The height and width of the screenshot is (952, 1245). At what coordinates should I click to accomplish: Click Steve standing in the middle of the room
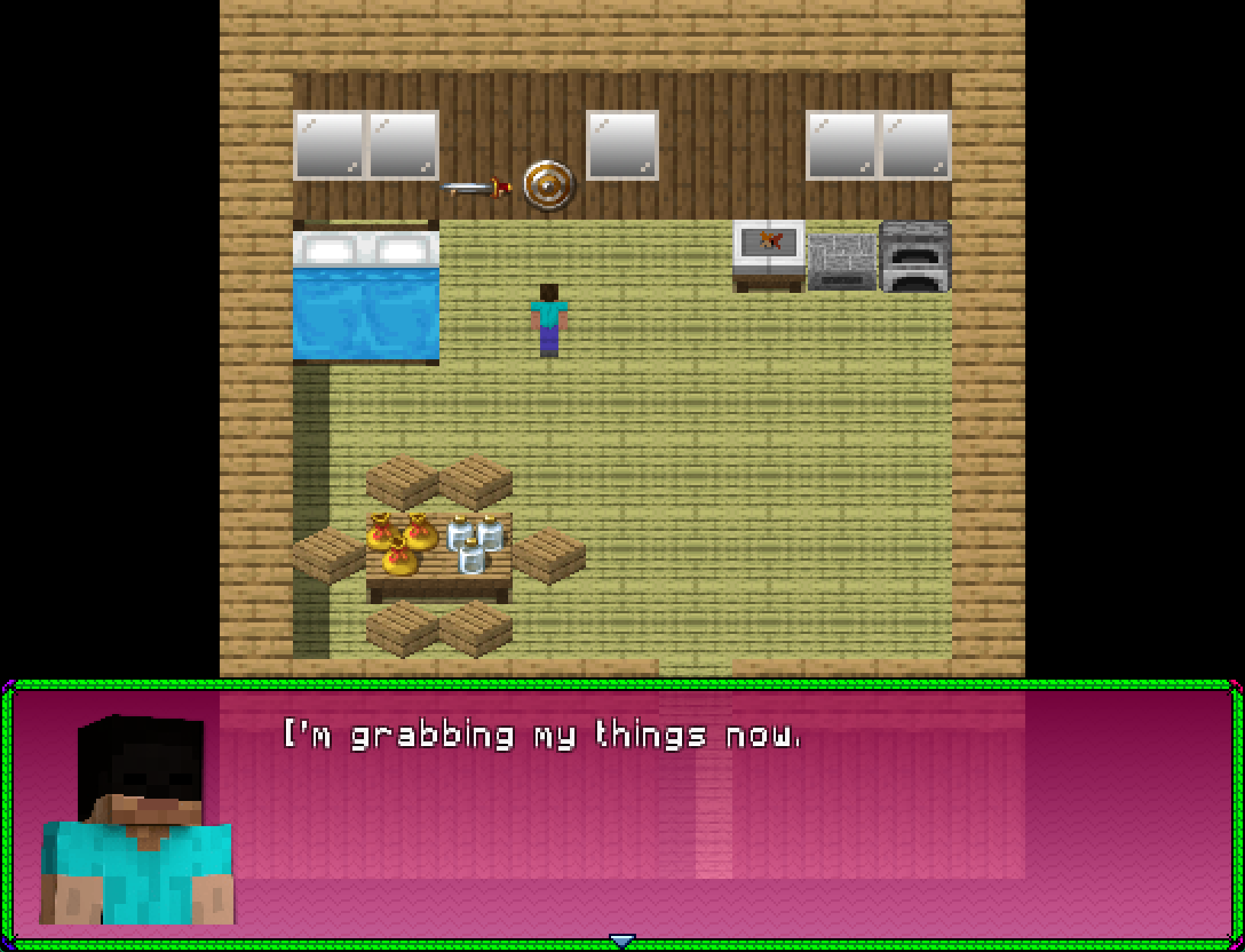(548, 320)
